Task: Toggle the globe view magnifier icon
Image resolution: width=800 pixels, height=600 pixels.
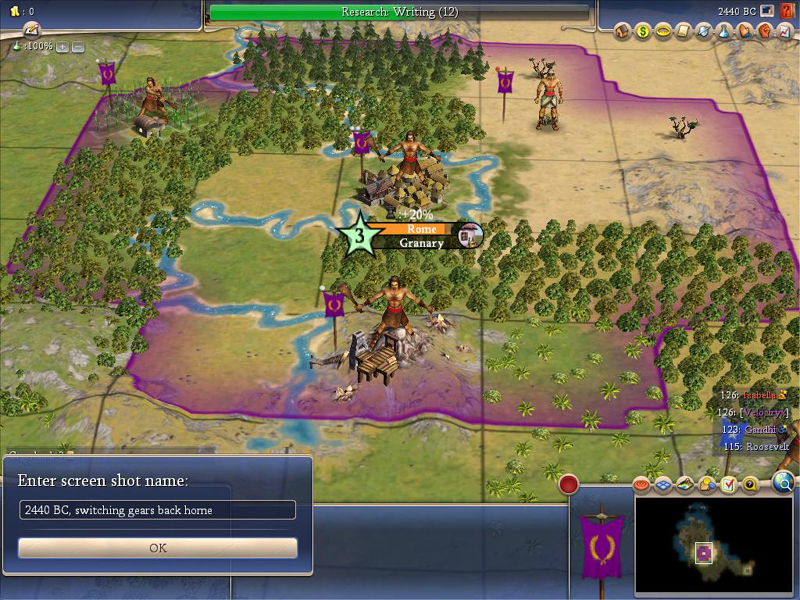Action: (784, 484)
